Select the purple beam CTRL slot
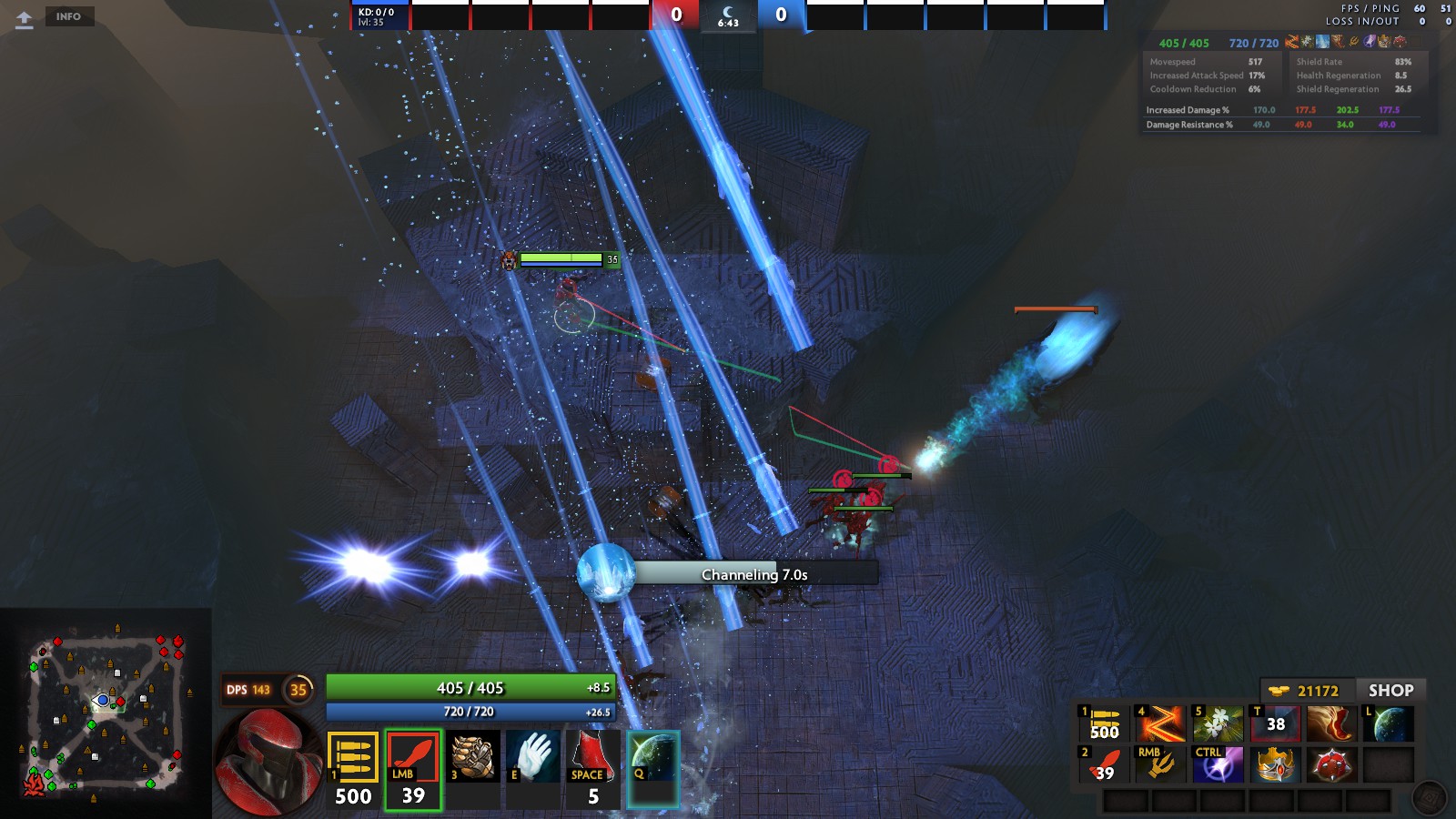Image resolution: width=1456 pixels, height=819 pixels. click(x=1218, y=765)
